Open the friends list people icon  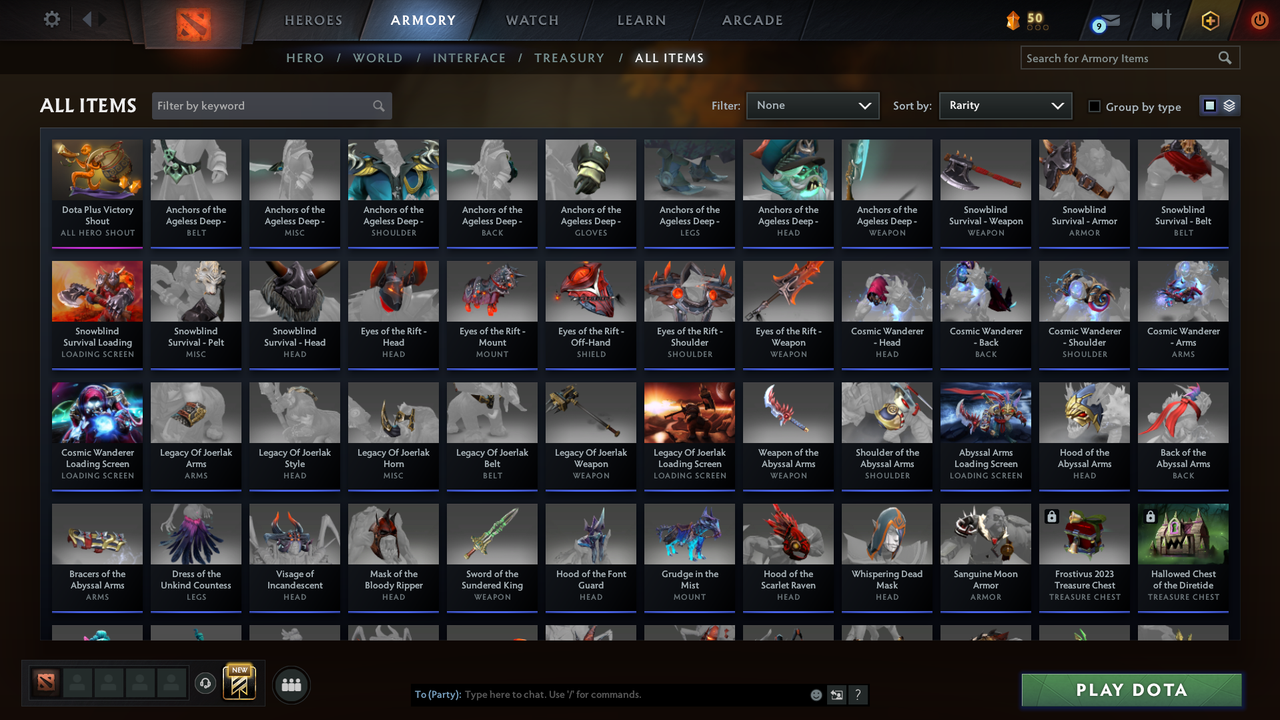tap(291, 685)
